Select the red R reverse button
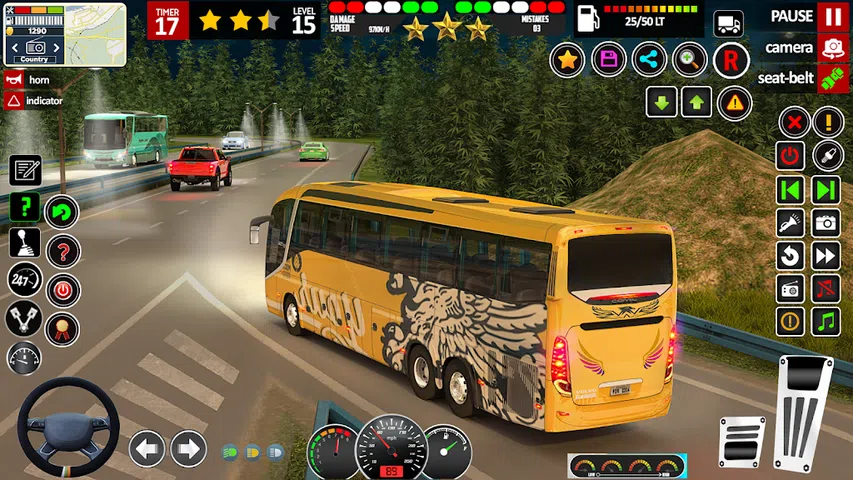 click(731, 60)
